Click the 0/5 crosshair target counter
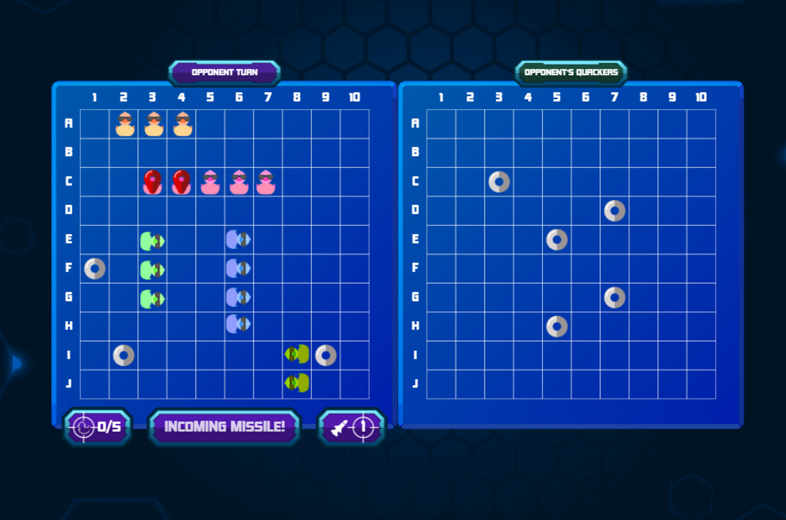The height and width of the screenshot is (520, 786). tap(98, 427)
